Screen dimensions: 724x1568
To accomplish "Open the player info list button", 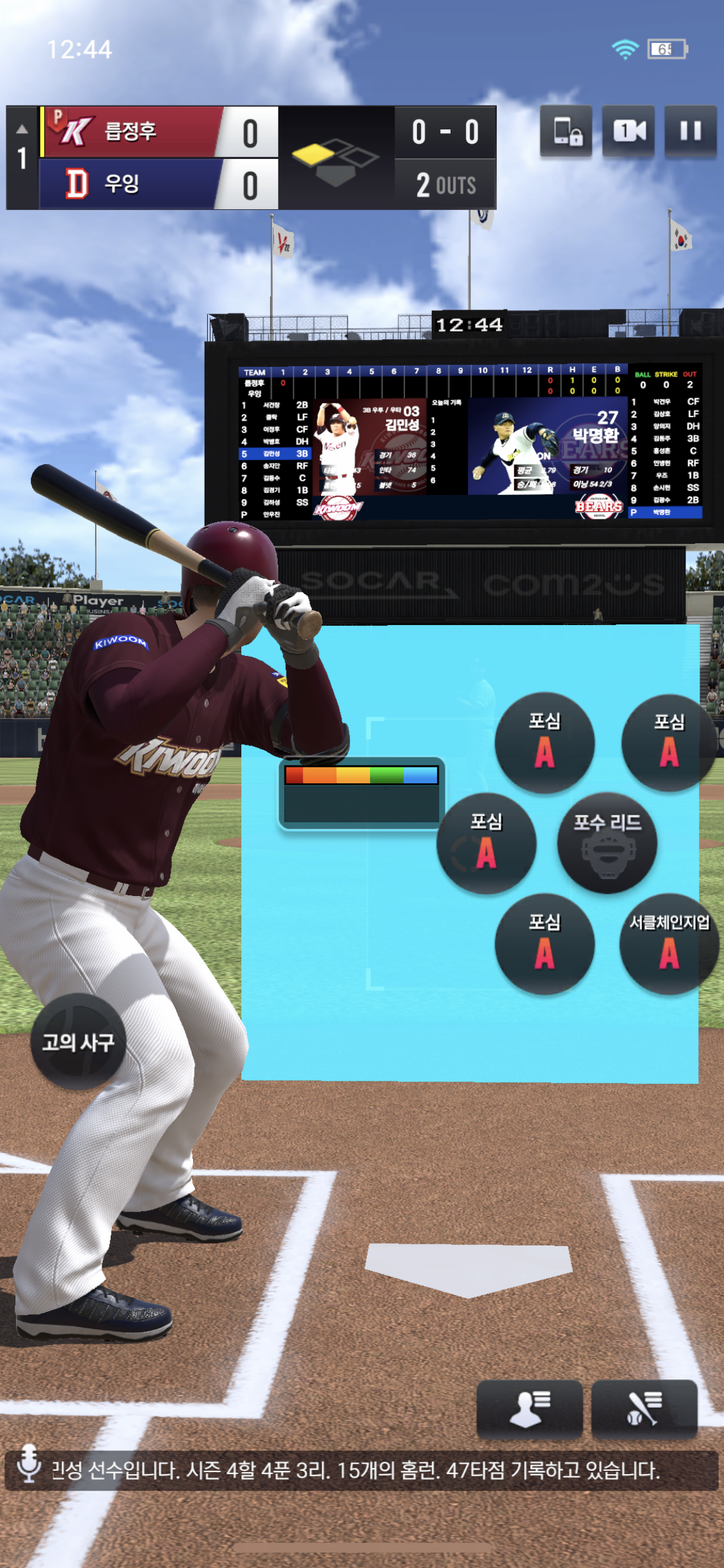I will tap(529, 1408).
